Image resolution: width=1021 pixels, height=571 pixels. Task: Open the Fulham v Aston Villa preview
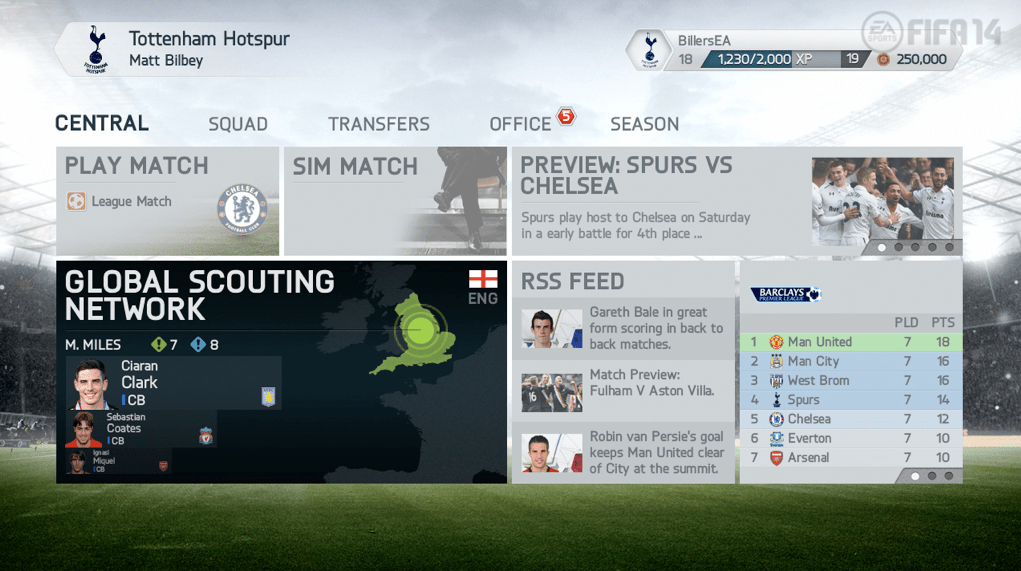click(623, 383)
